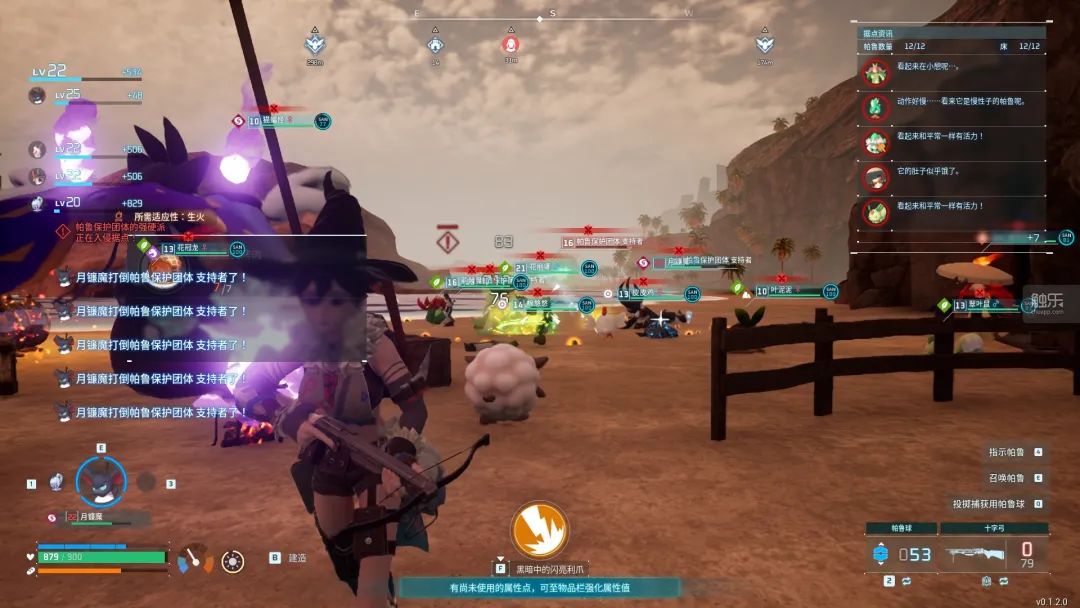This screenshot has width=1080, height=608.
Task: Select the active pal portrait 月镰魔
Action: 101,481
